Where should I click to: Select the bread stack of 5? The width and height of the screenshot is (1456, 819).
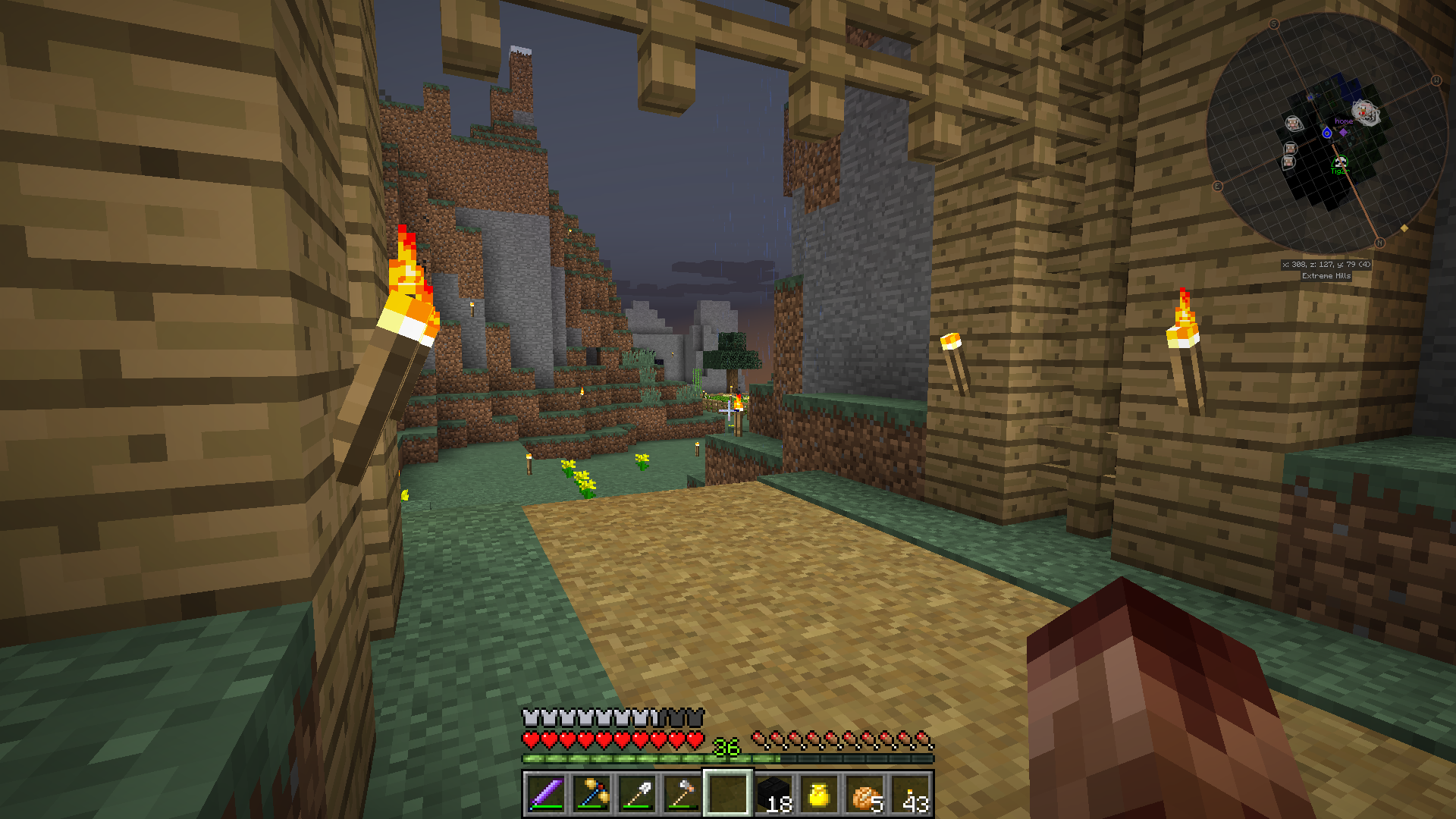click(x=865, y=794)
